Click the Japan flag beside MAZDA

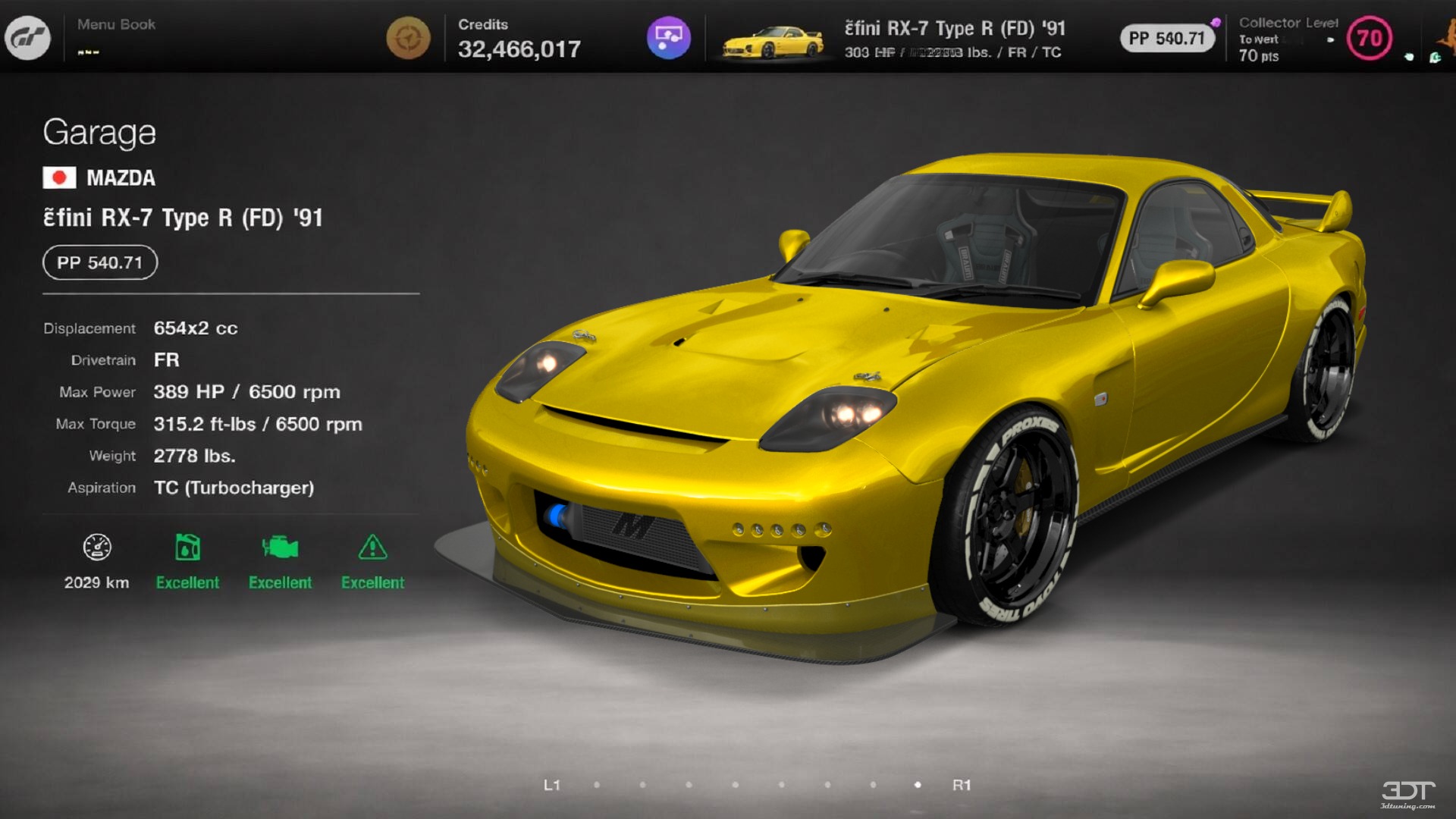60,178
